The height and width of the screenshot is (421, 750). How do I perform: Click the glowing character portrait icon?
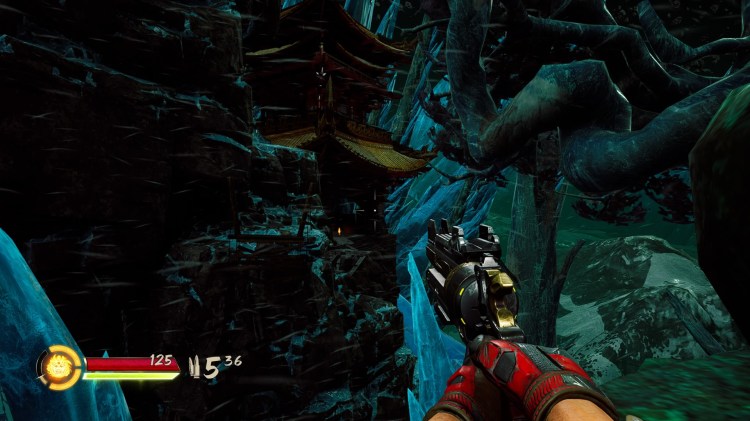[58, 366]
